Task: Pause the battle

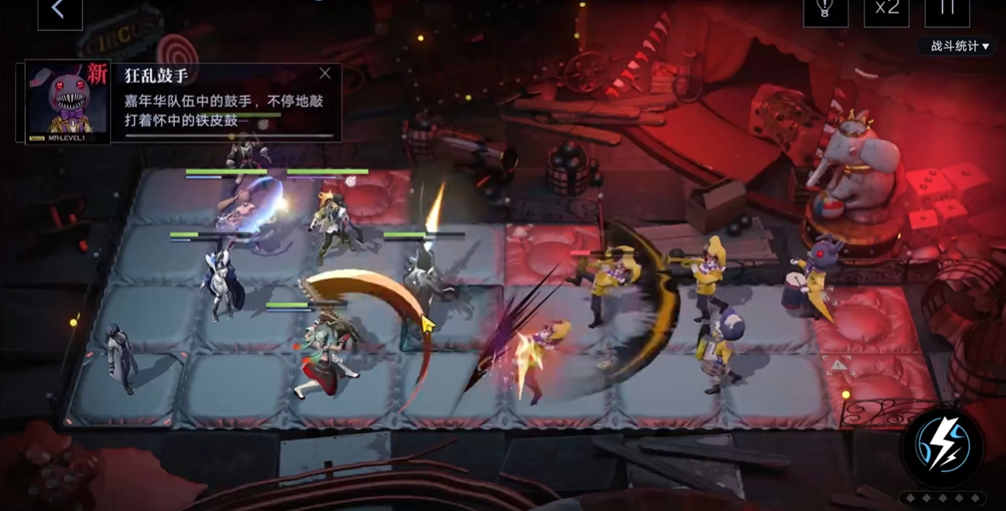Action: (946, 9)
